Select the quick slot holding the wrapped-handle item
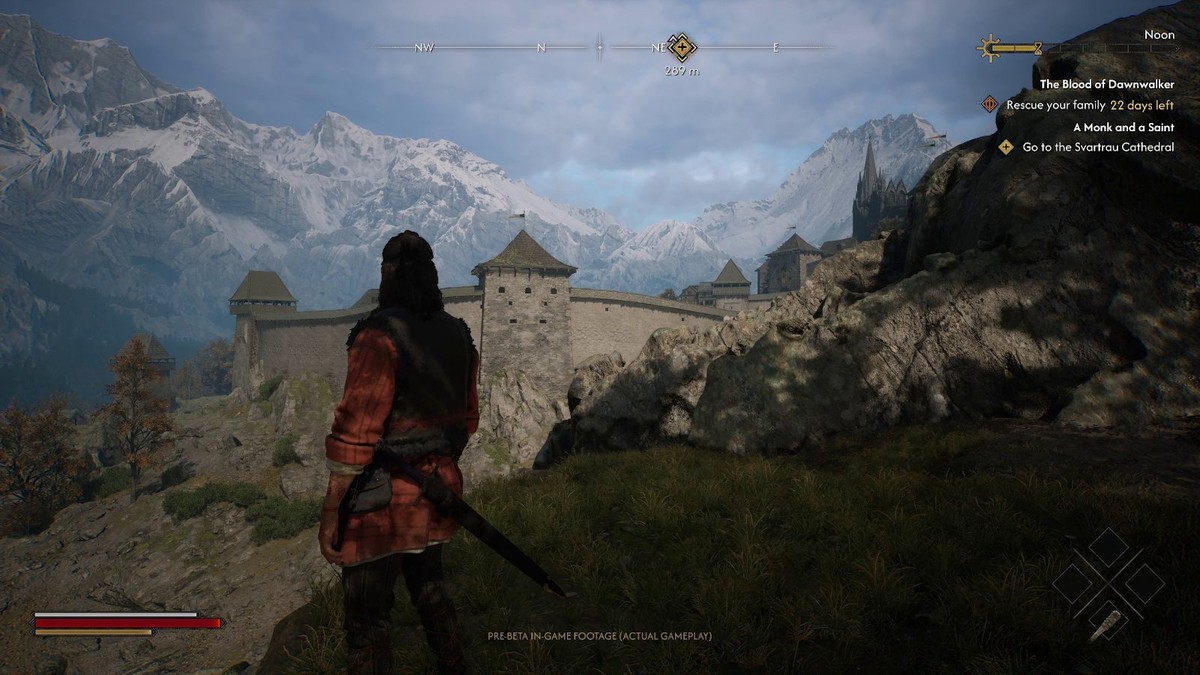This screenshot has width=1200, height=675. 1109,623
